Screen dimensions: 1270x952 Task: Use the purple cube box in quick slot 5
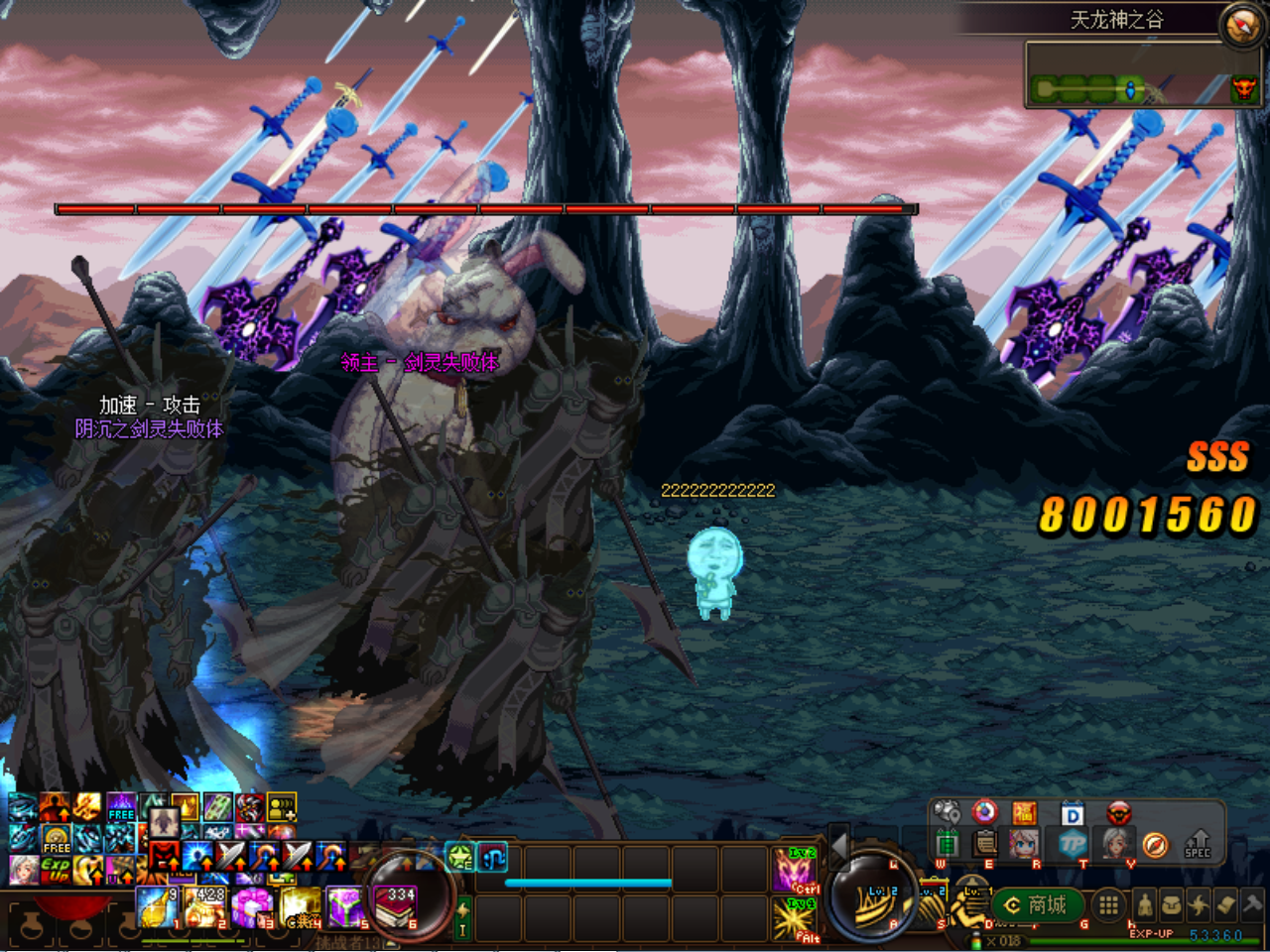tap(346, 907)
